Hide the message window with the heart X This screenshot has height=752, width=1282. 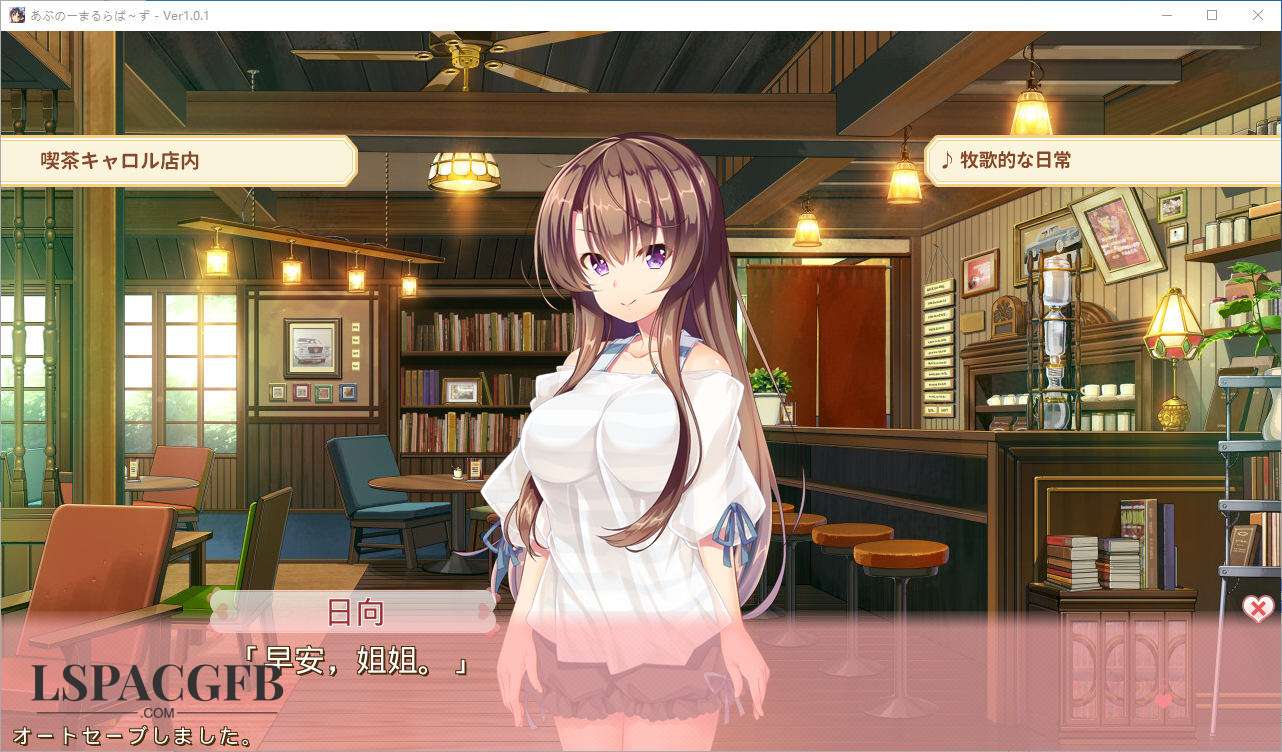coord(1257,608)
